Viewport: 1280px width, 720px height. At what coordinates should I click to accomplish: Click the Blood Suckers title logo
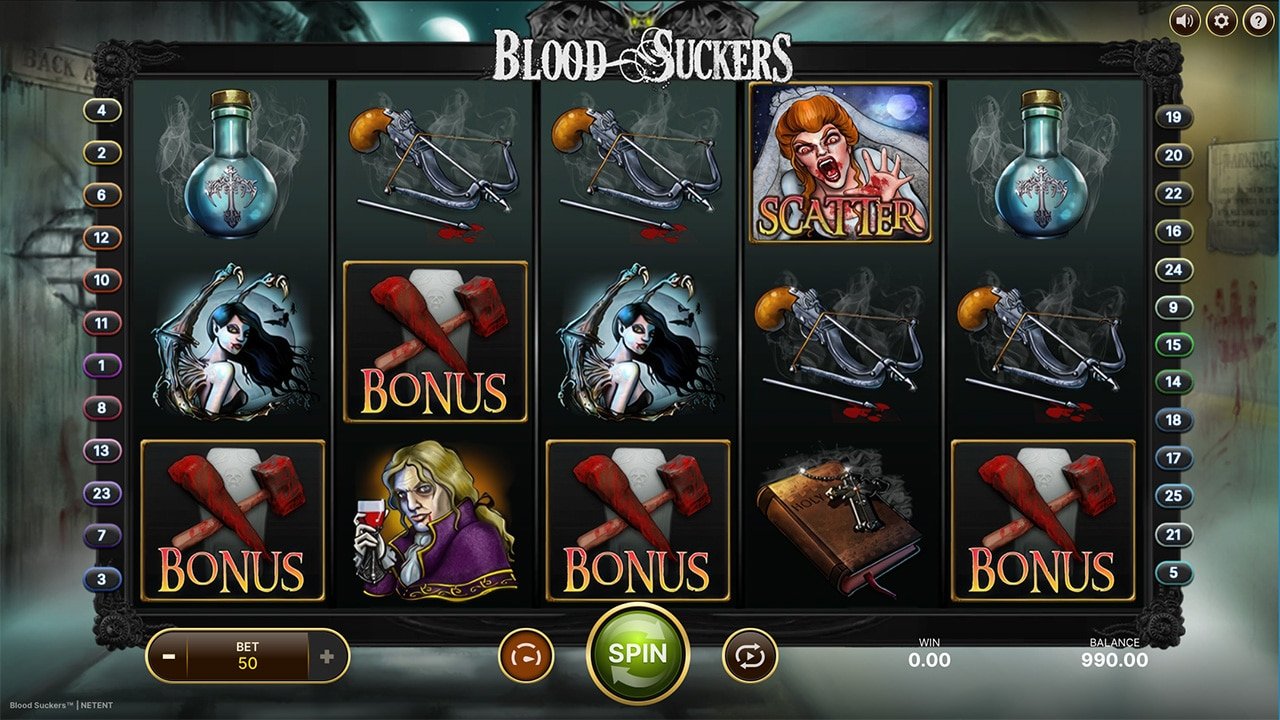640,57
